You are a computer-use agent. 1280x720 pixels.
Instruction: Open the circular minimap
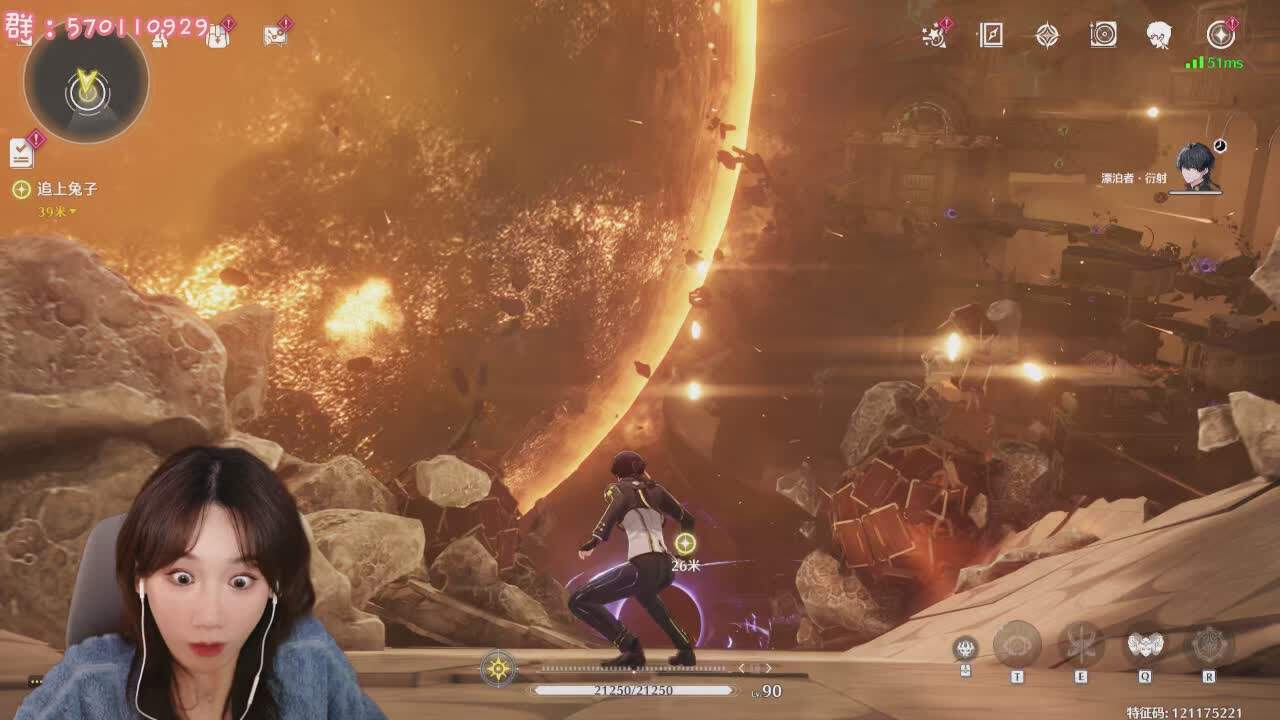pyautogui.click(x=87, y=84)
